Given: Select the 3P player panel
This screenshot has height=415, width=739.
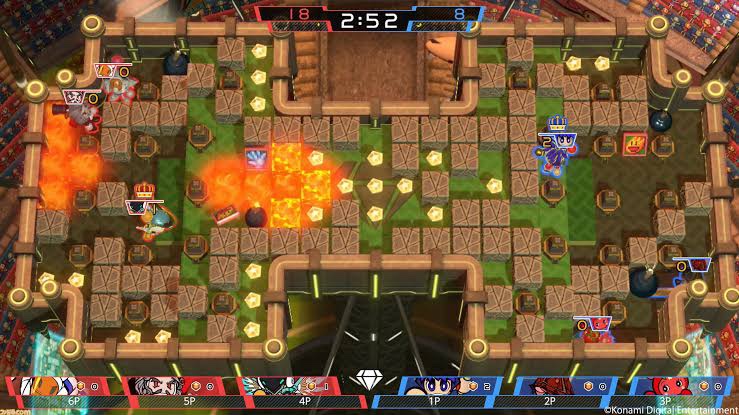Looking at the screenshot, I should (x=680, y=387).
